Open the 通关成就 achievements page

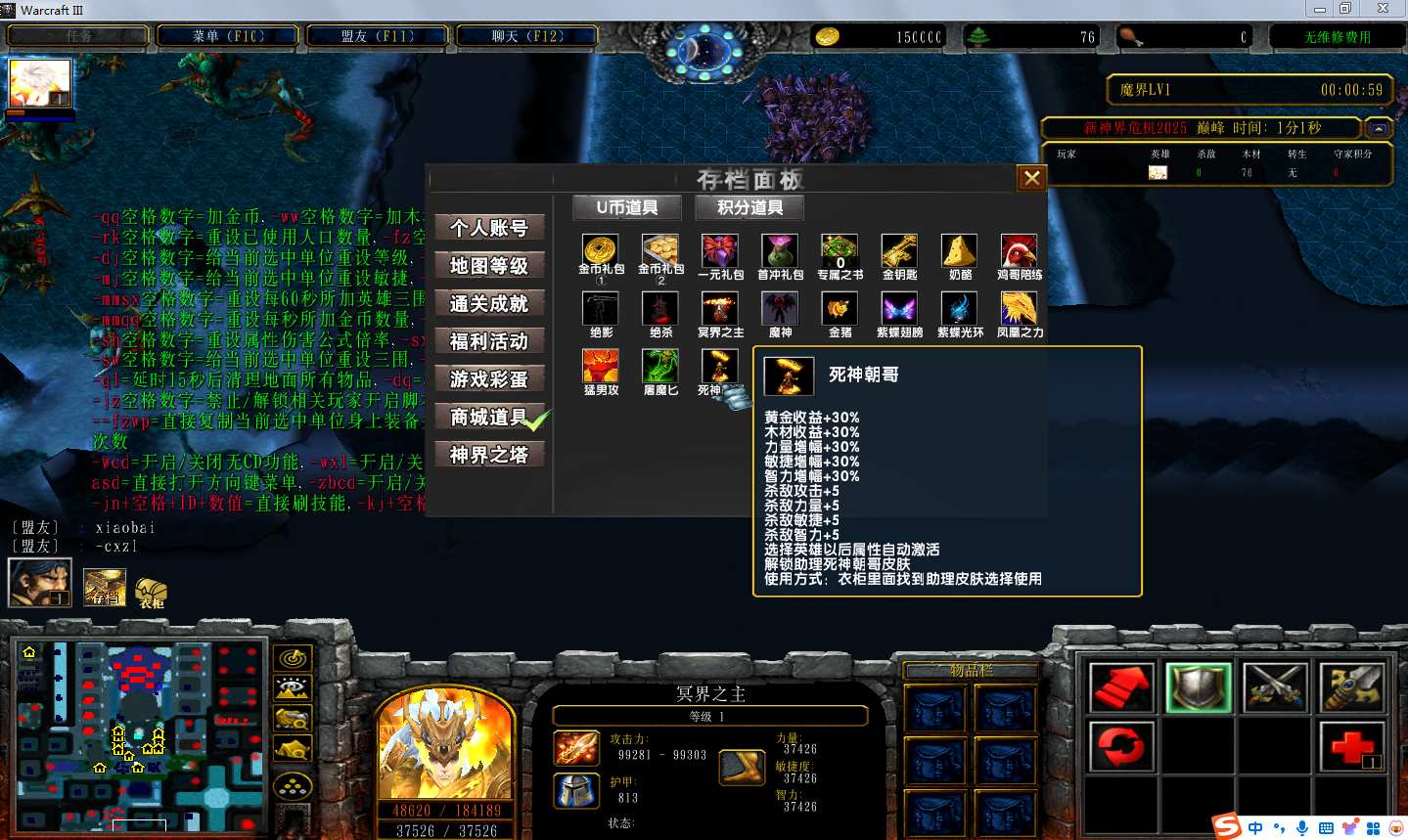click(x=488, y=304)
